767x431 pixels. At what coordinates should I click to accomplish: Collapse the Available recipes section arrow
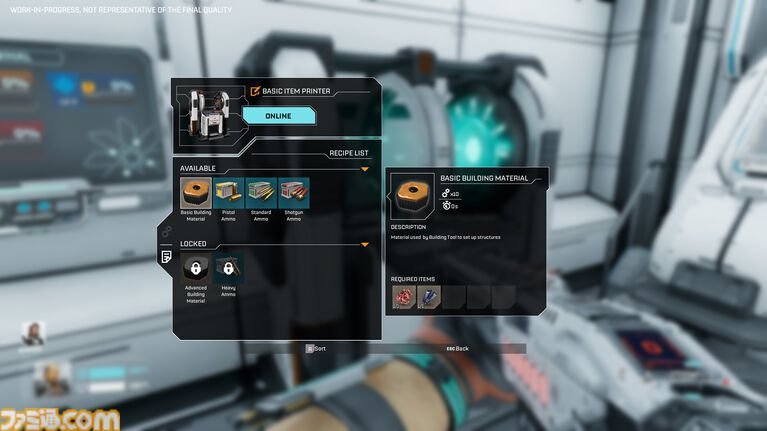(x=365, y=169)
